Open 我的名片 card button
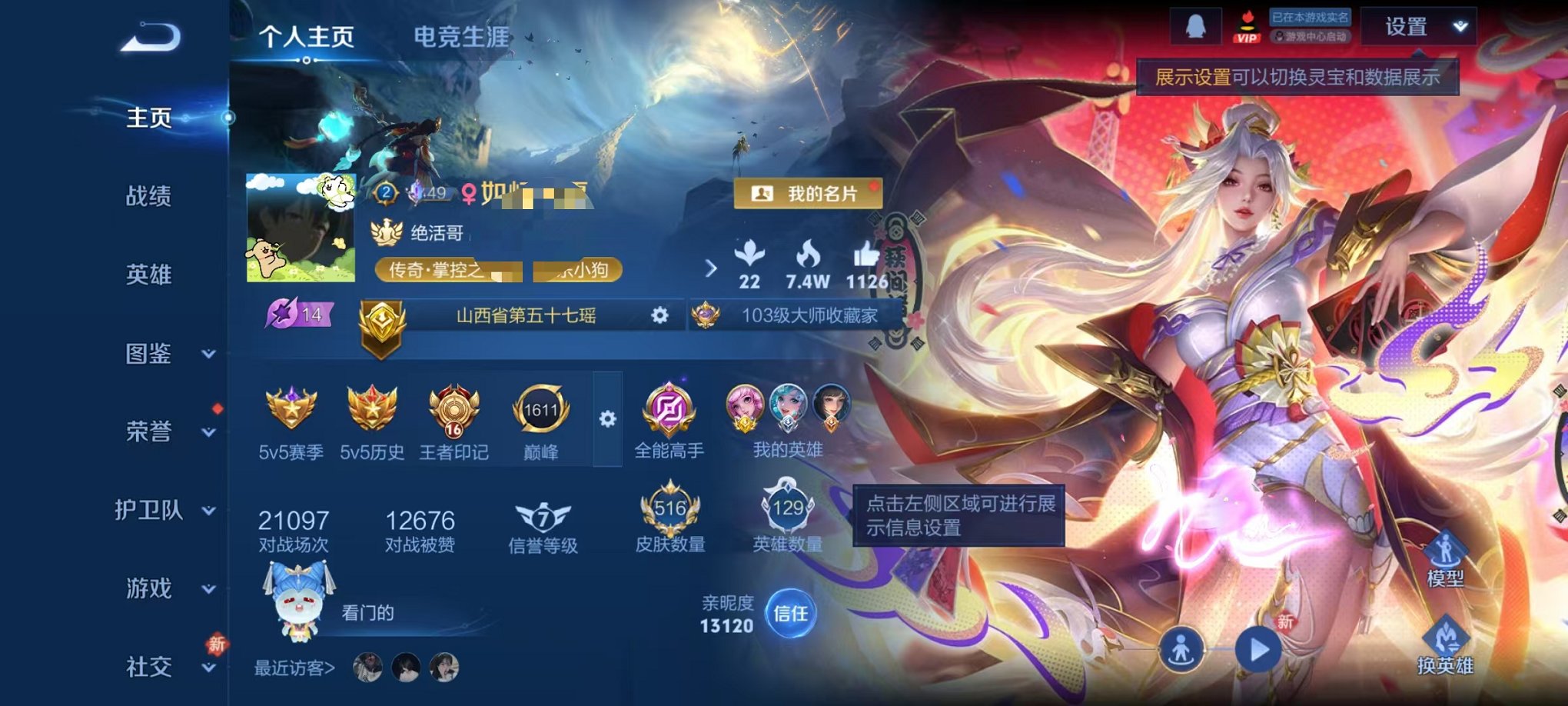Viewport: 1568px width, 706px height. pyautogui.click(x=808, y=194)
